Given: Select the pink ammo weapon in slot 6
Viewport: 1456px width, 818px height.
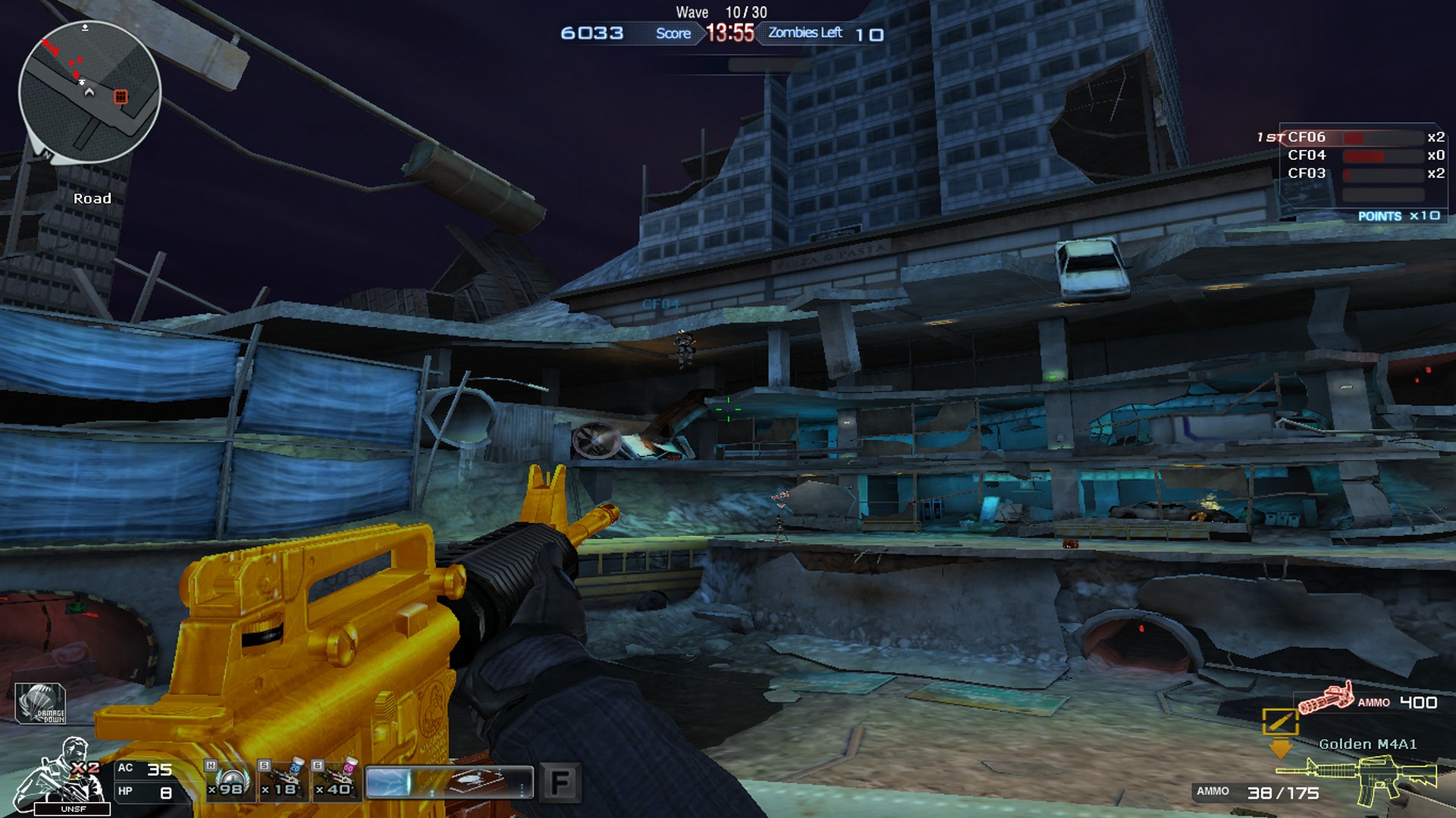Looking at the screenshot, I should [x=336, y=781].
